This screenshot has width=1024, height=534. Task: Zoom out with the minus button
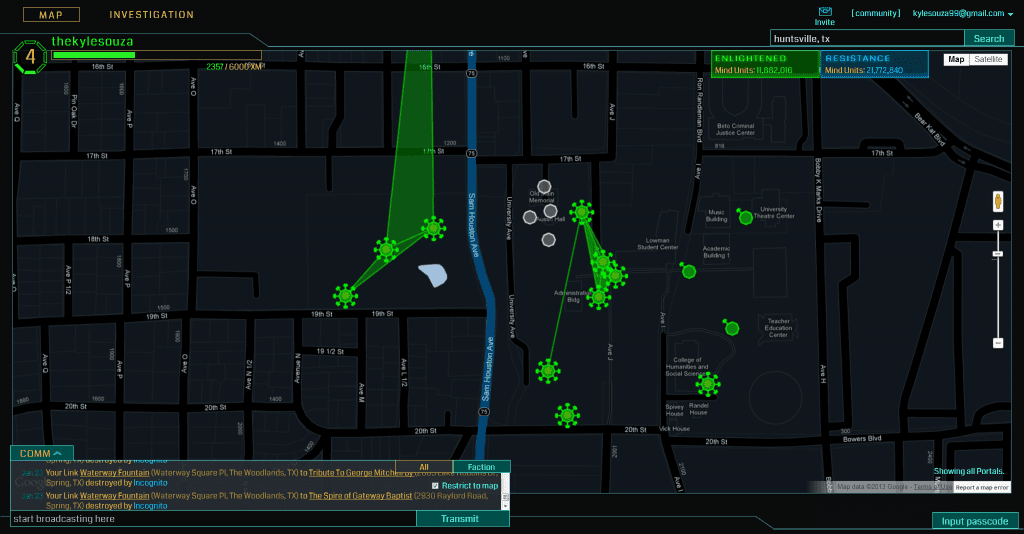pyautogui.click(x=997, y=343)
